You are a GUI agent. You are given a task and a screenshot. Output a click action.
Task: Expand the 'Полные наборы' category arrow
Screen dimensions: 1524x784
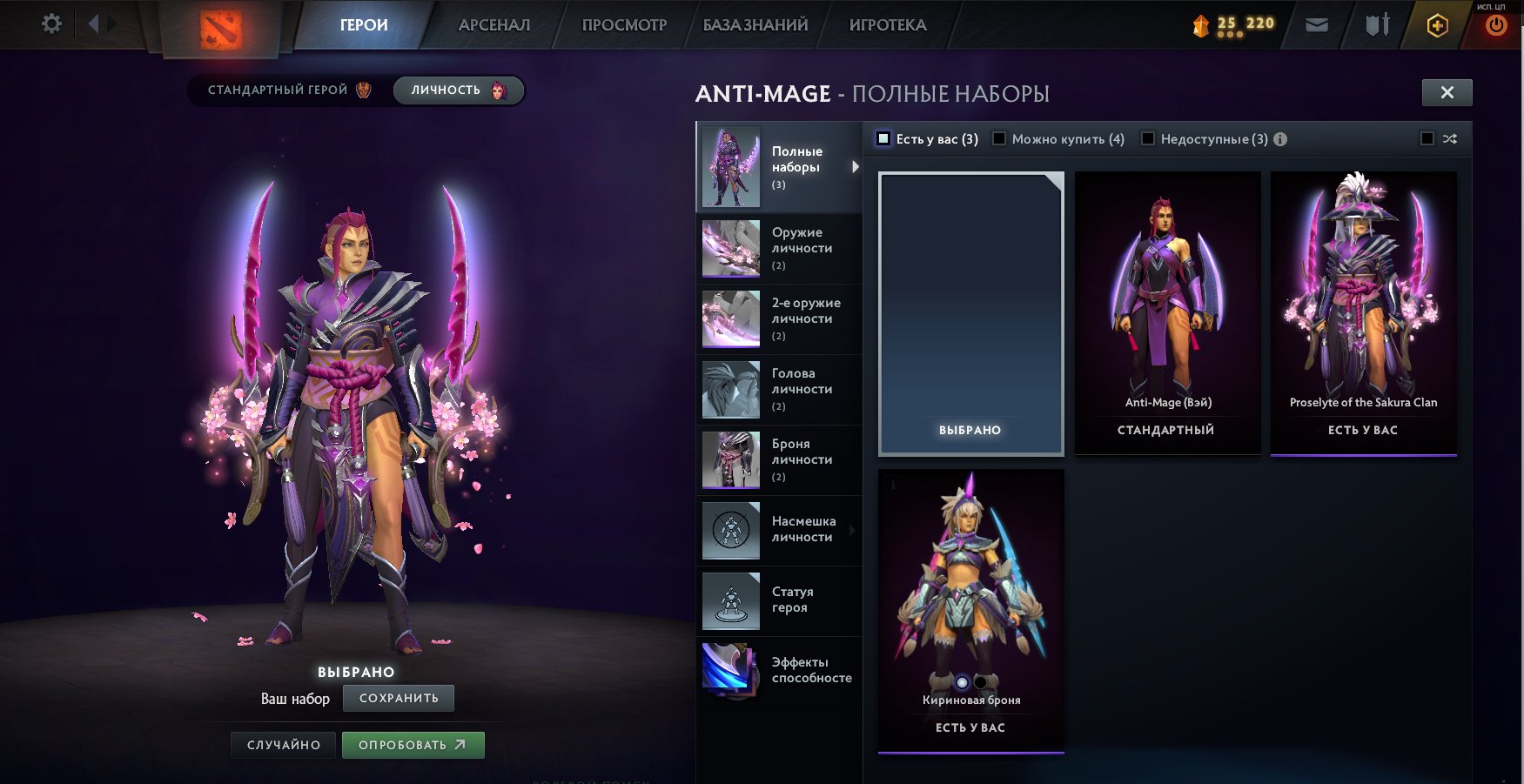(853, 167)
